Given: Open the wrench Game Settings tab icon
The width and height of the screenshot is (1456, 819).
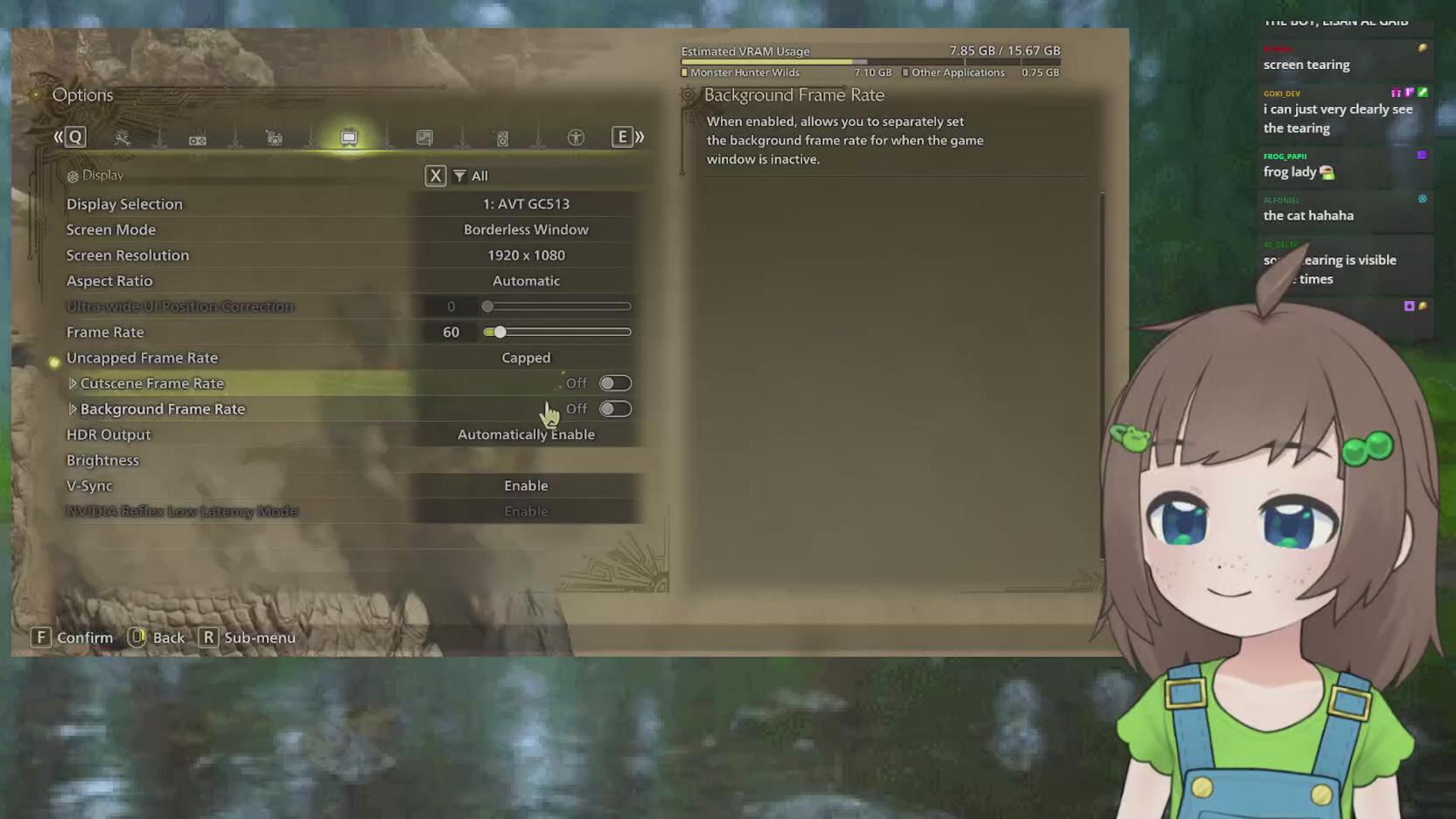Looking at the screenshot, I should [123, 138].
